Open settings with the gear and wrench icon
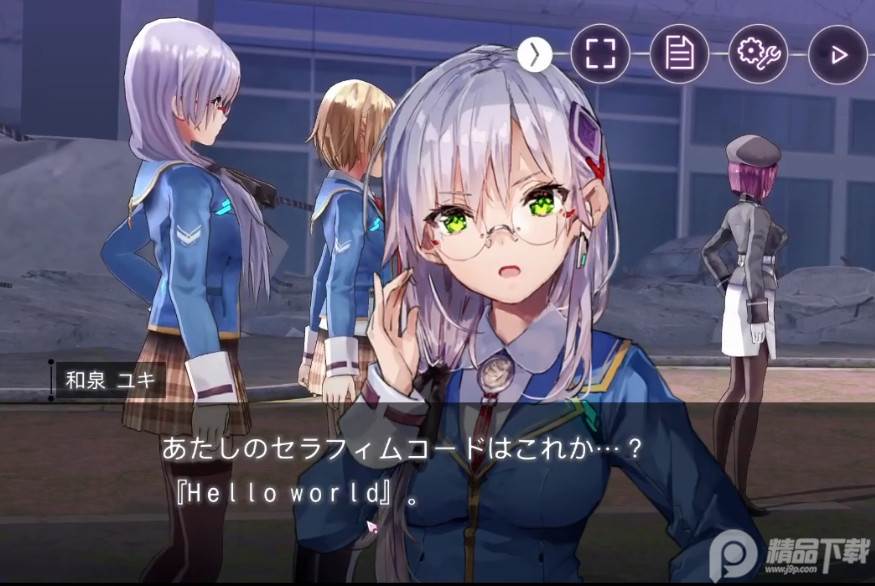 coord(757,54)
